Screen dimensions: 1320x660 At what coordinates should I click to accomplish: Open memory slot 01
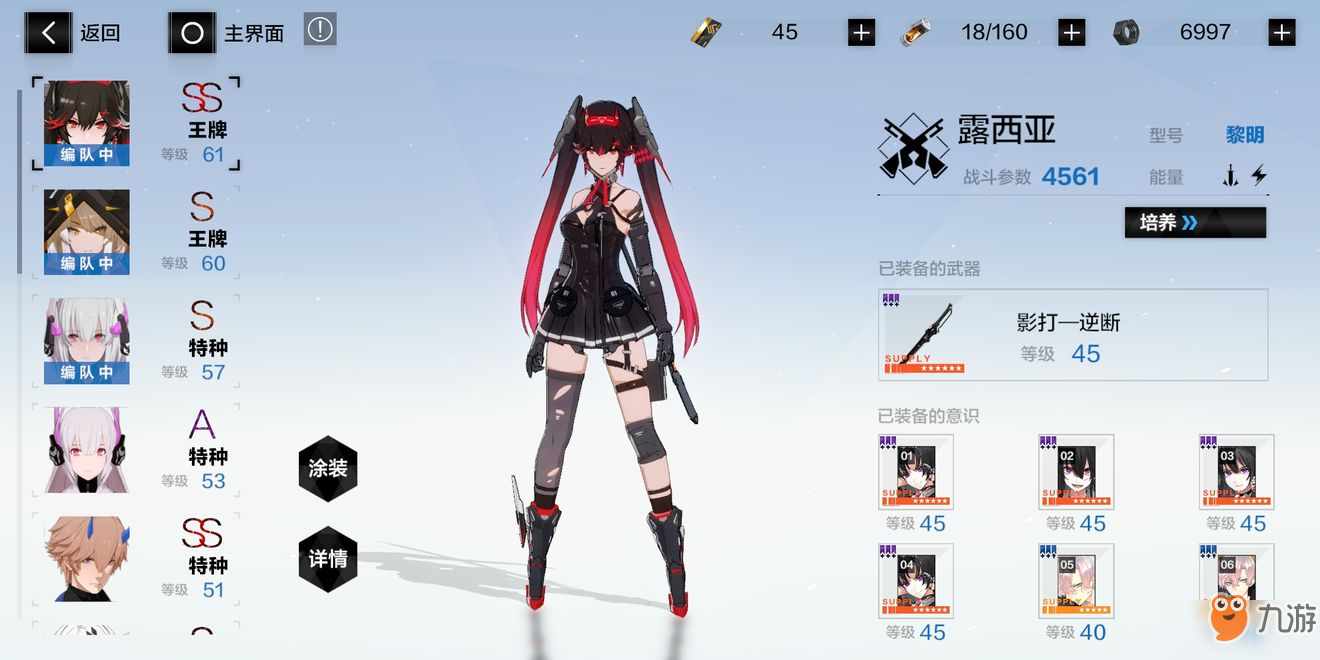916,472
